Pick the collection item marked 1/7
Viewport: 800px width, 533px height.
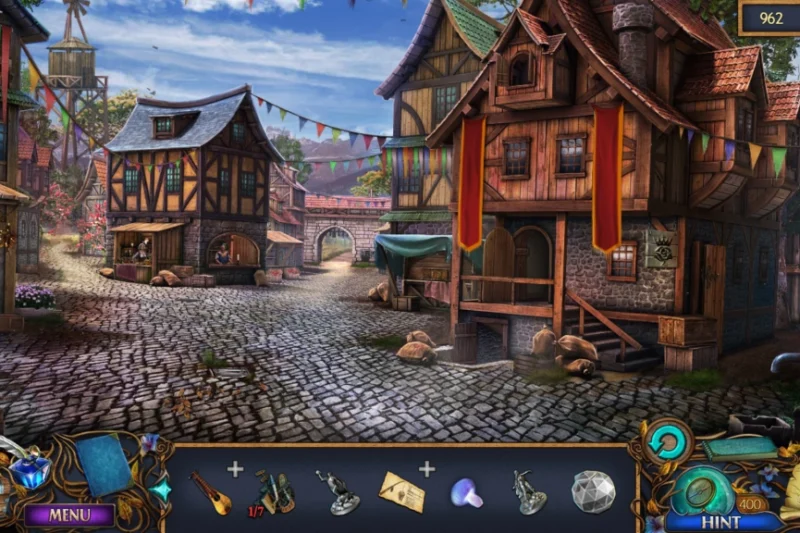(x=272, y=491)
